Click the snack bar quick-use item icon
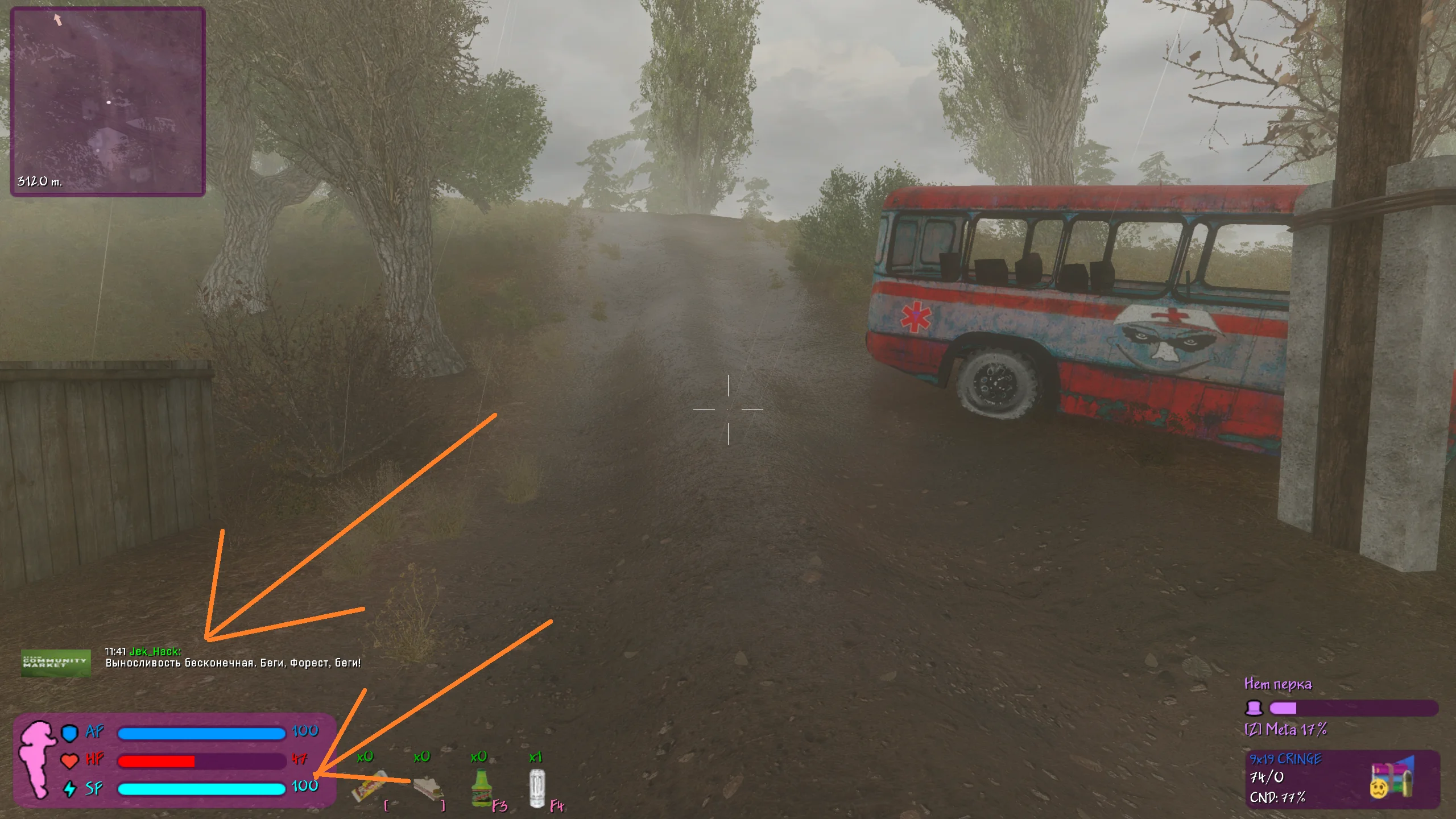The image size is (1456, 819). [x=370, y=788]
